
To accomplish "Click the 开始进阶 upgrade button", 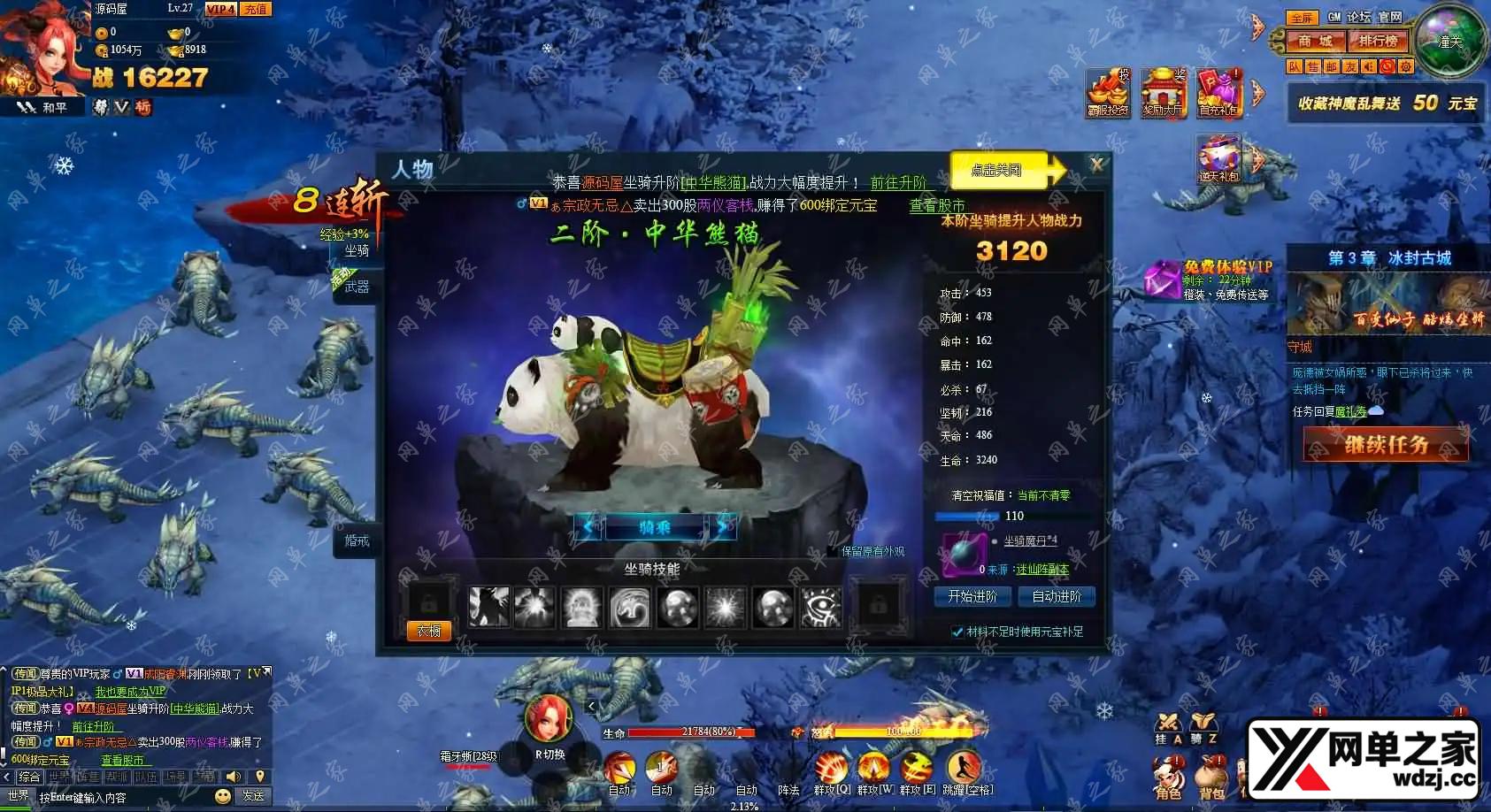I will click(x=972, y=597).
